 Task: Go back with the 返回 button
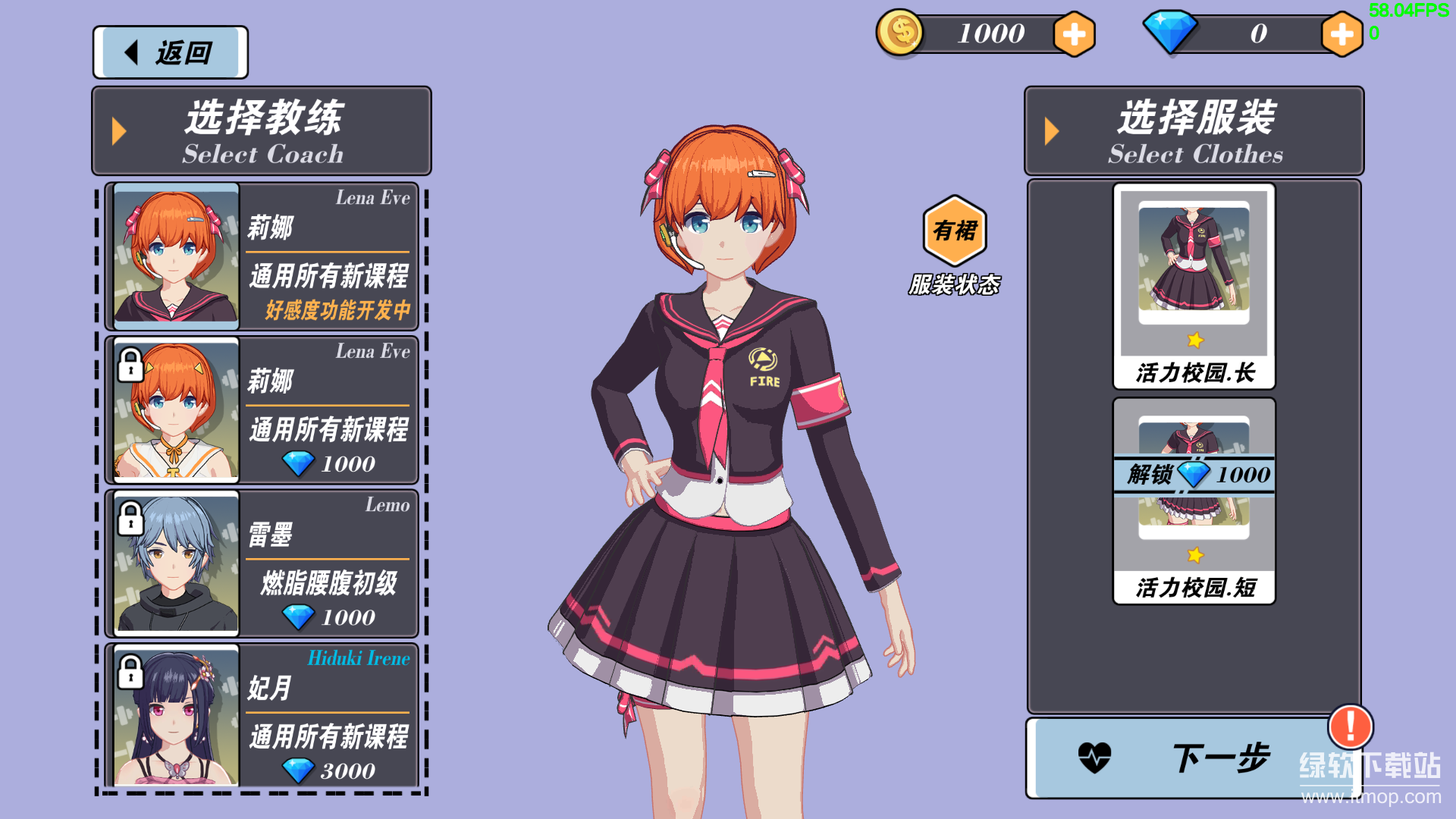170,52
